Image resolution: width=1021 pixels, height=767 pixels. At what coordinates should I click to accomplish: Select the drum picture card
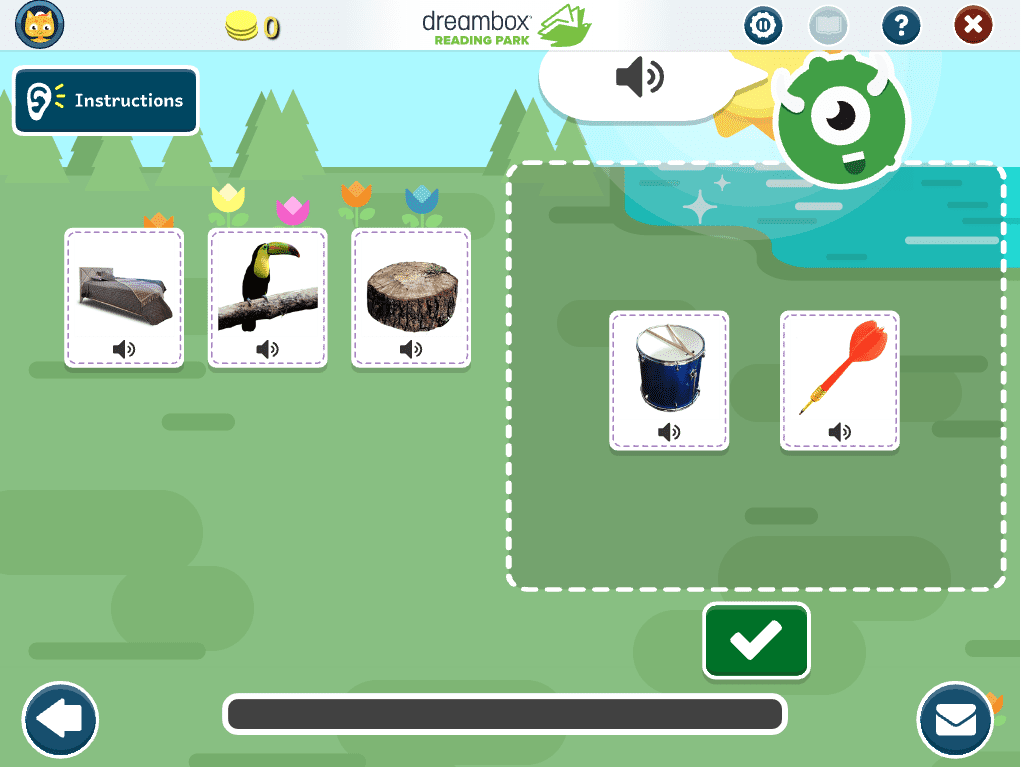(x=669, y=379)
